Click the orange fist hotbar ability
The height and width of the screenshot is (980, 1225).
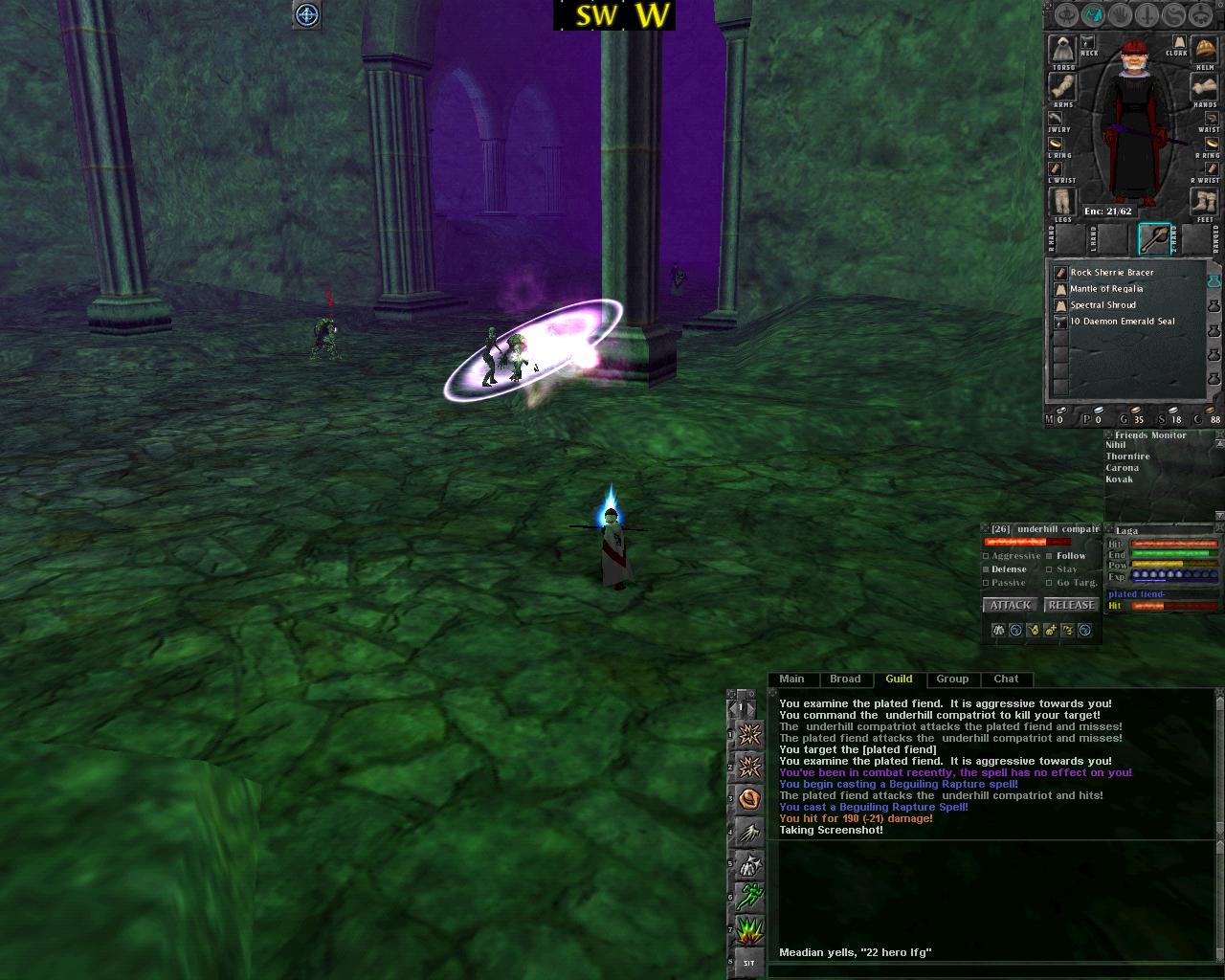point(749,798)
